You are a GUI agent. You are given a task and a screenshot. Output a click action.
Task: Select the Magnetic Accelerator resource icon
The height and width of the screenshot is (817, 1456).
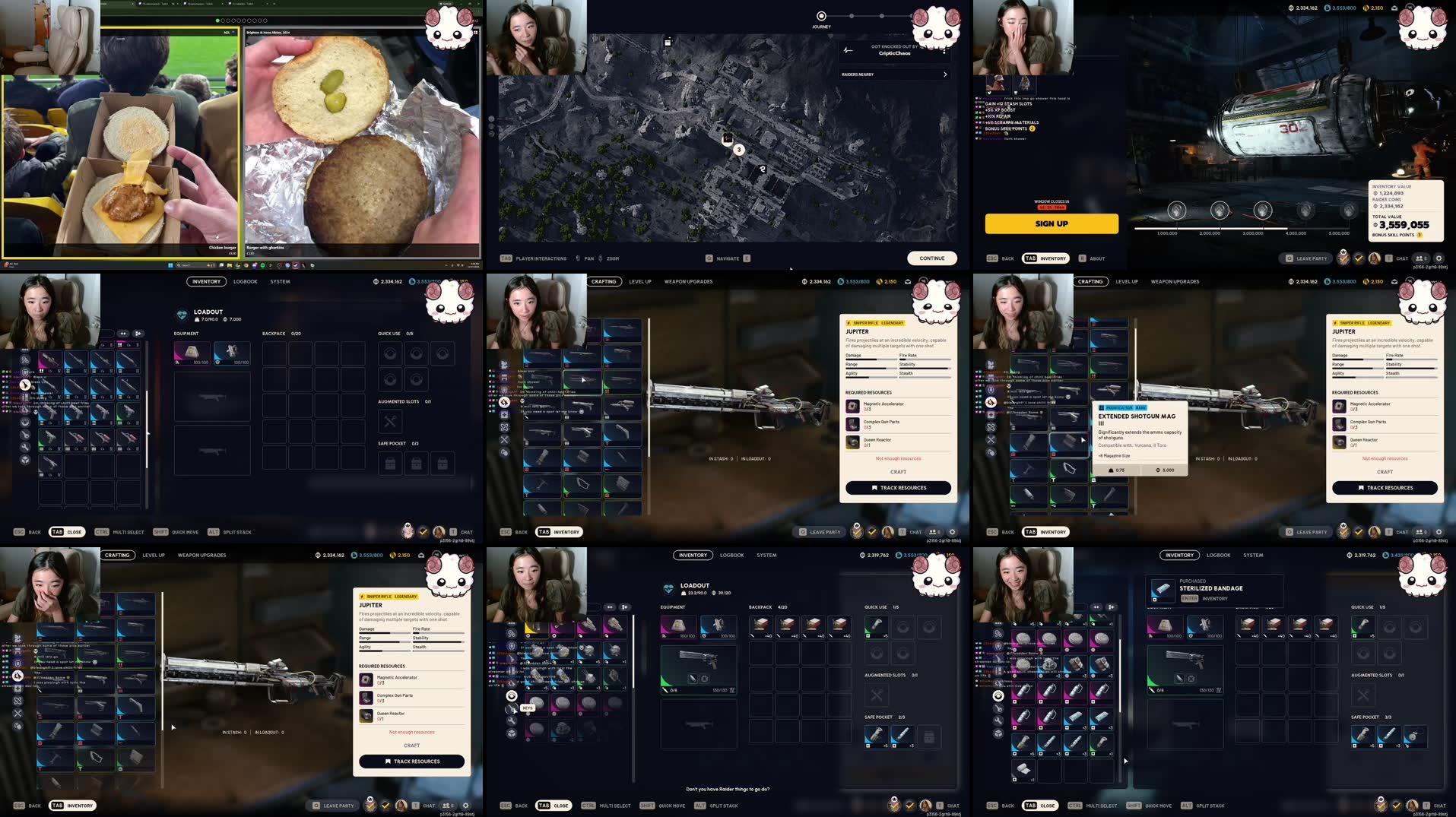tap(854, 405)
